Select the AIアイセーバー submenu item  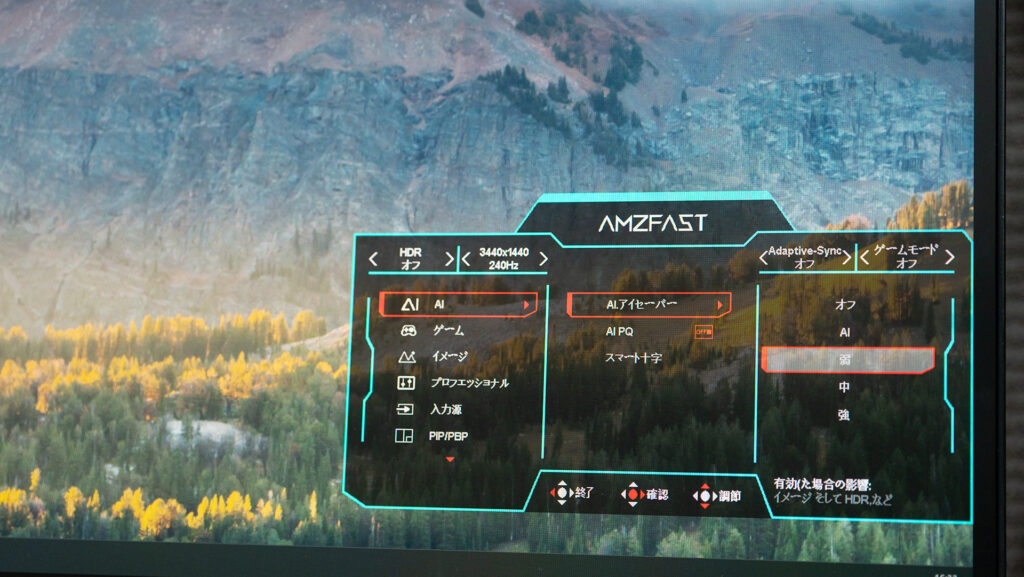click(x=648, y=304)
